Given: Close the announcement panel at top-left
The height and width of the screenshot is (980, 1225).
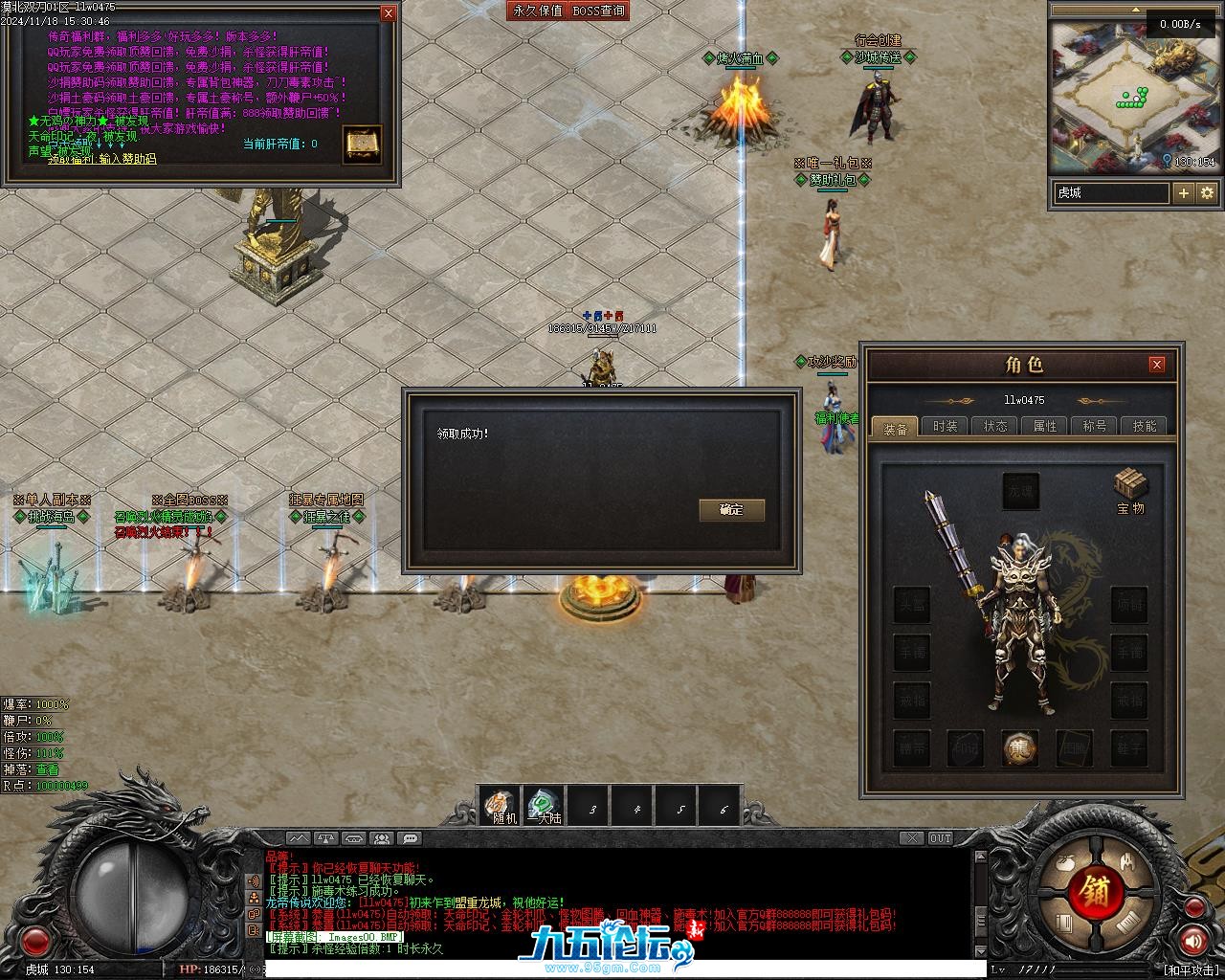Looking at the screenshot, I should (388, 13).
